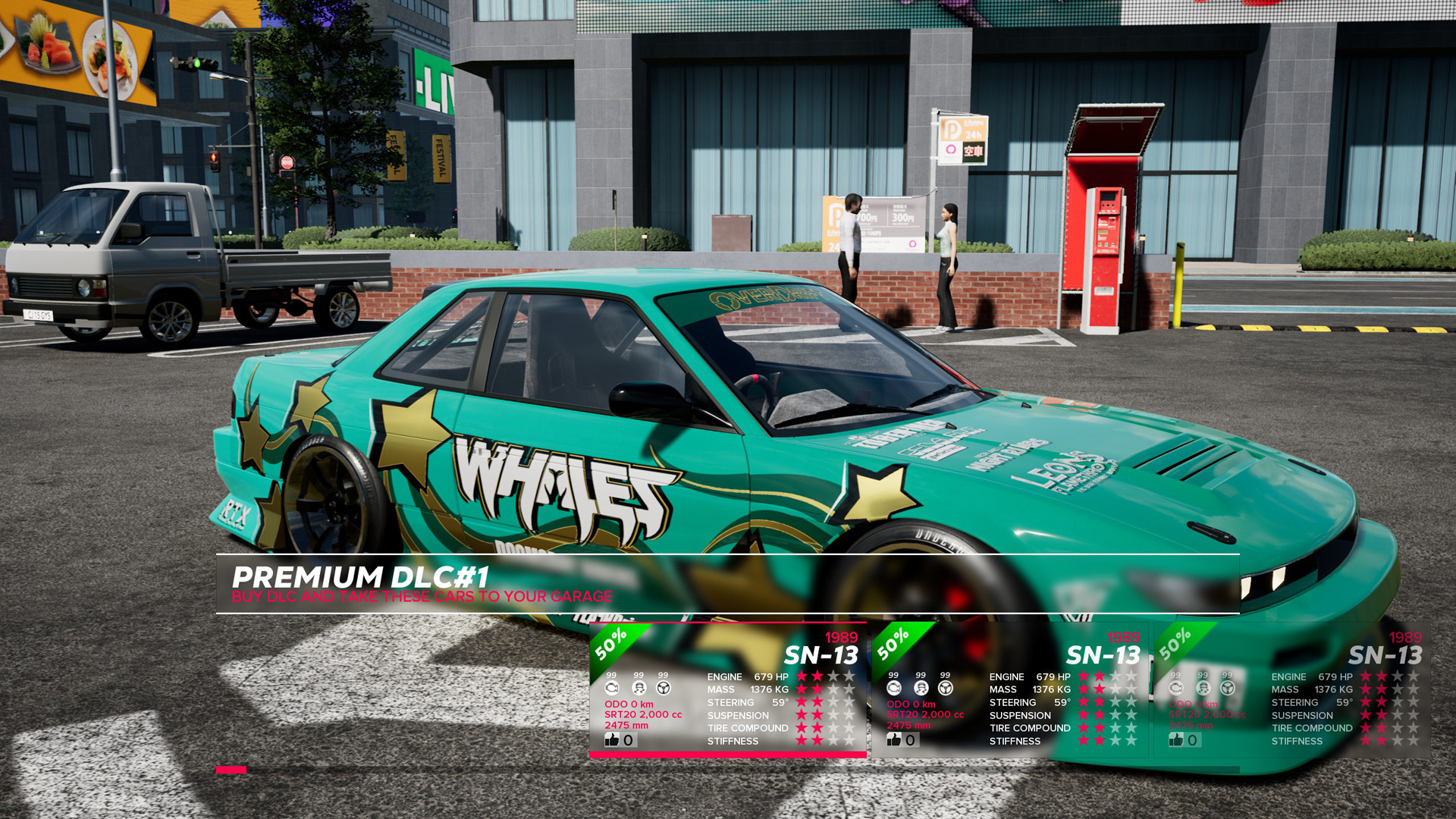Select the helmet icon on the middle card
The width and height of the screenshot is (1456, 819).
coord(921,688)
